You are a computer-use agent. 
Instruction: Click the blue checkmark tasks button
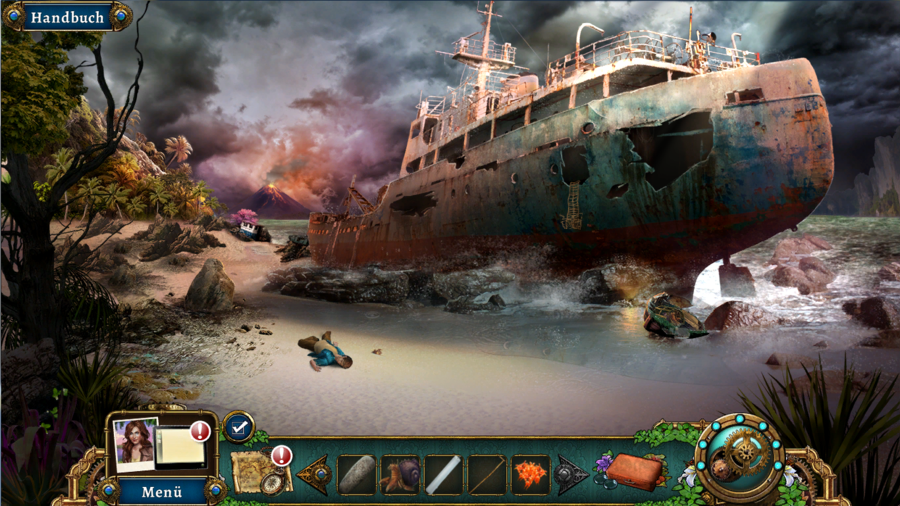[x=238, y=427]
